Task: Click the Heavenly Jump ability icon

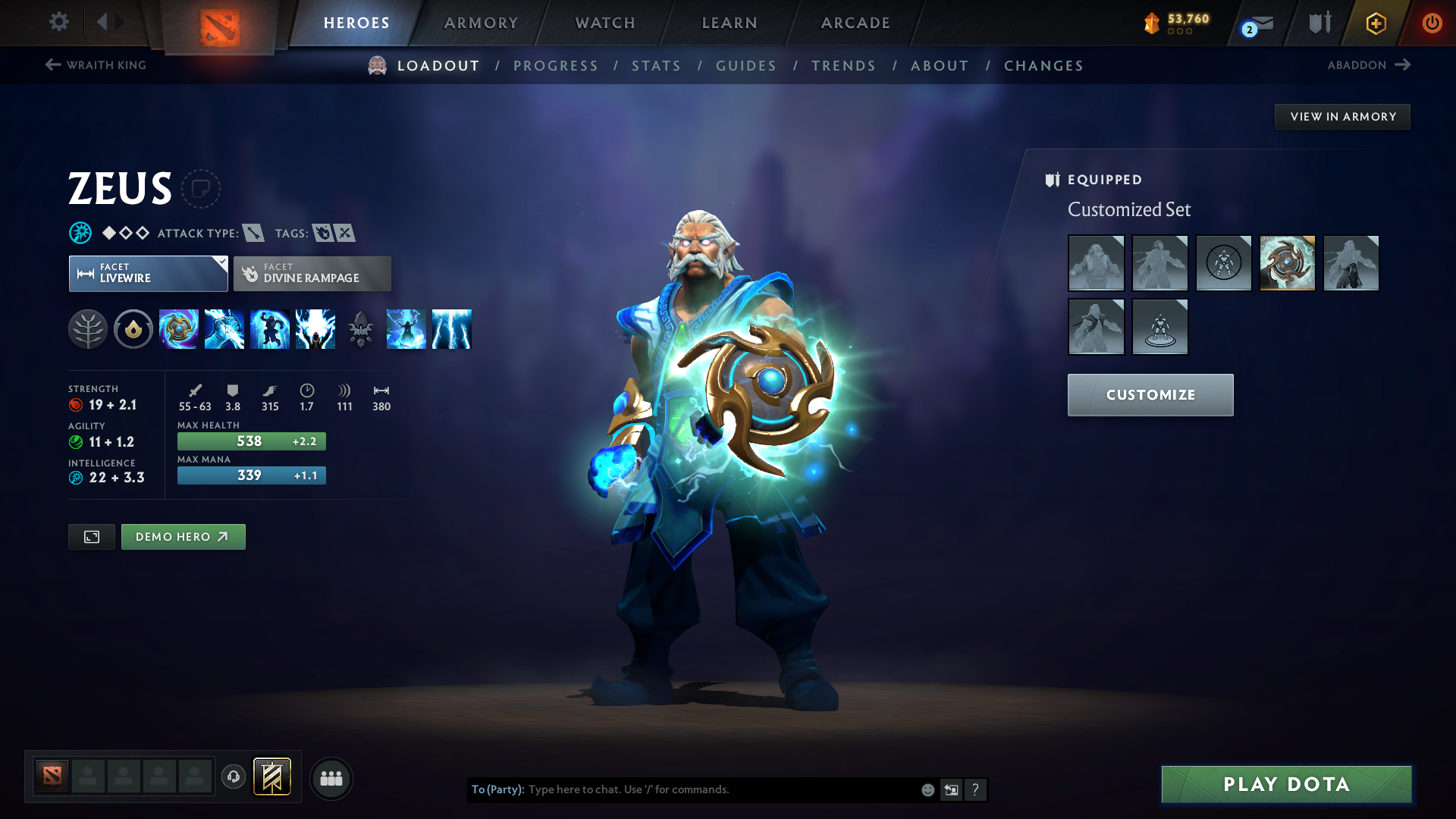Action: 270,329
